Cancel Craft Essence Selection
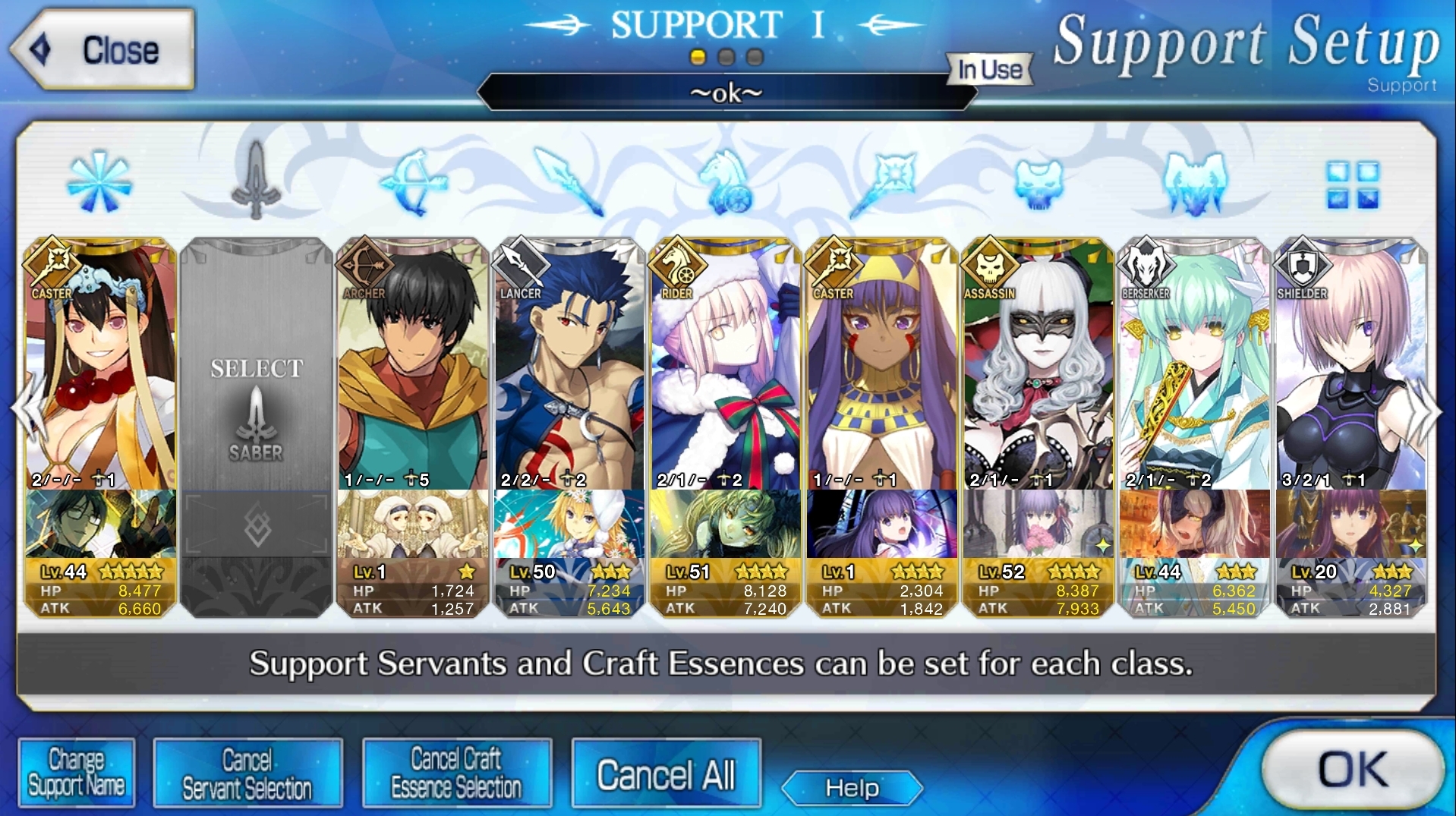Image resolution: width=1456 pixels, height=816 pixels. [x=456, y=773]
